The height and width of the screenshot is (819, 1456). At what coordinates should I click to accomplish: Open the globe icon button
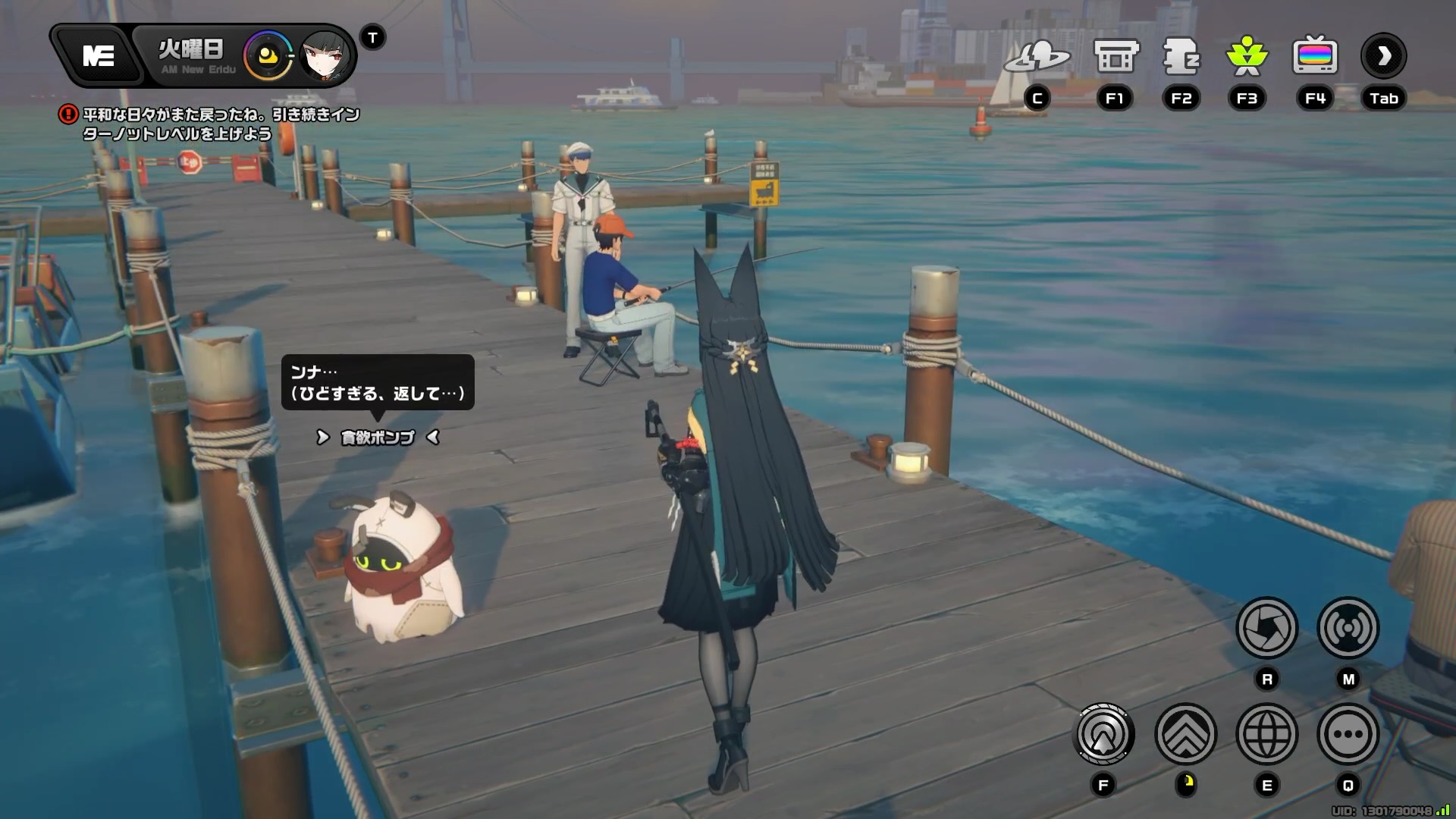click(1266, 734)
